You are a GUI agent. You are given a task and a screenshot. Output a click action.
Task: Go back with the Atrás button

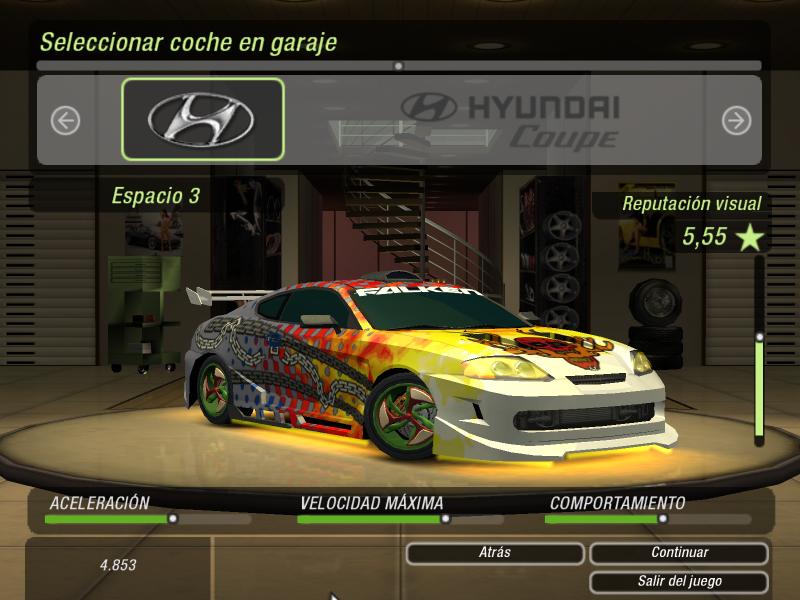(x=495, y=552)
